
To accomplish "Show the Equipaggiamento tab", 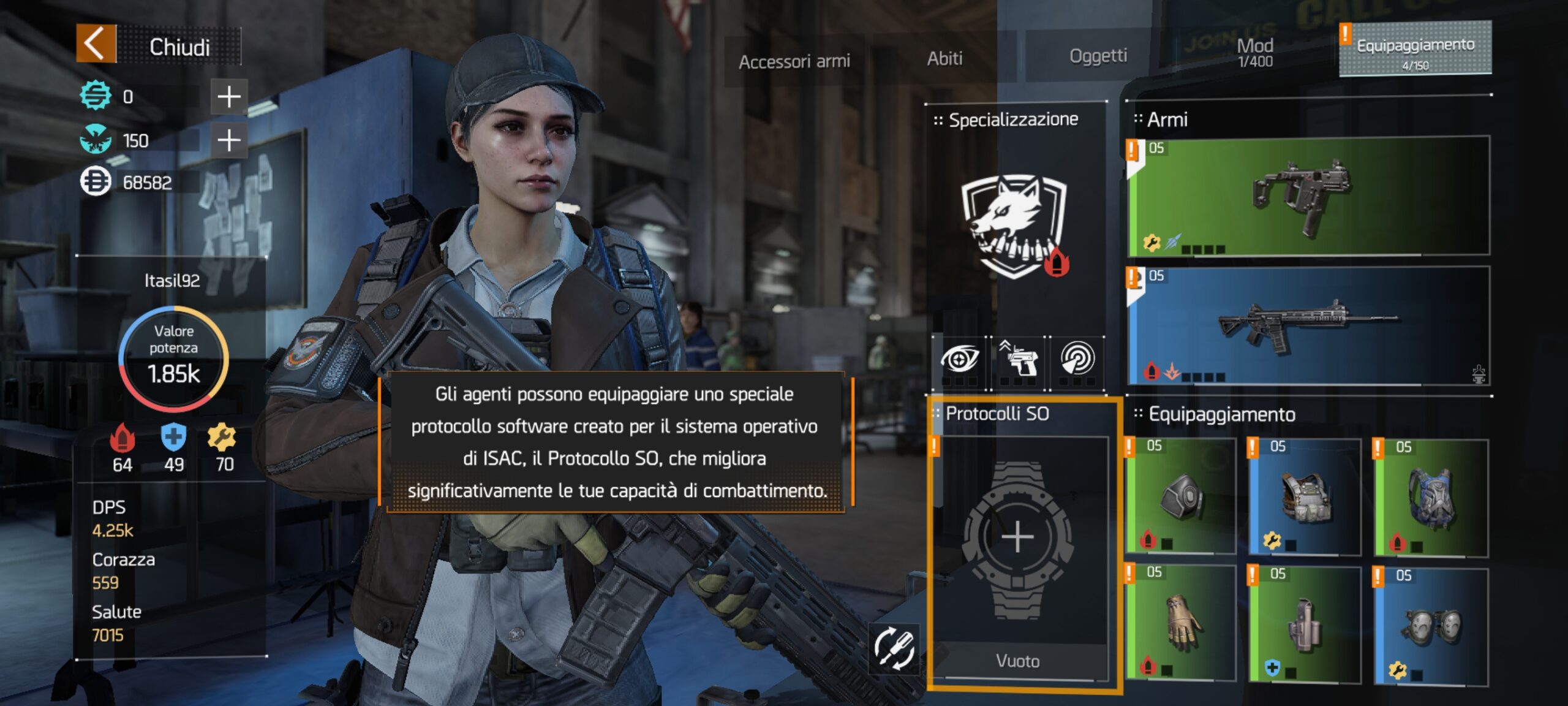I will [x=1415, y=50].
